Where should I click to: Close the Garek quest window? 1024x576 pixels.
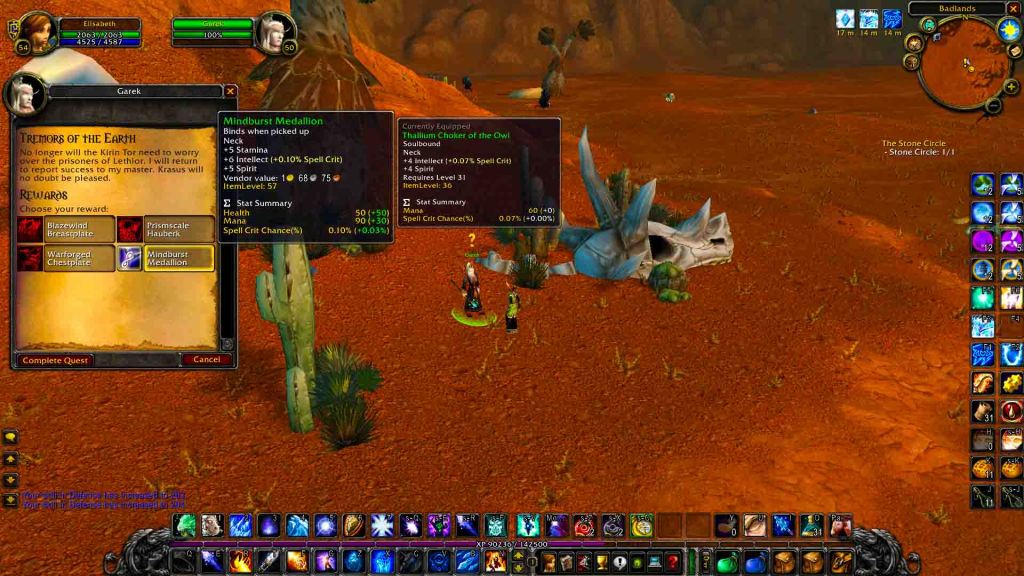pyautogui.click(x=231, y=91)
